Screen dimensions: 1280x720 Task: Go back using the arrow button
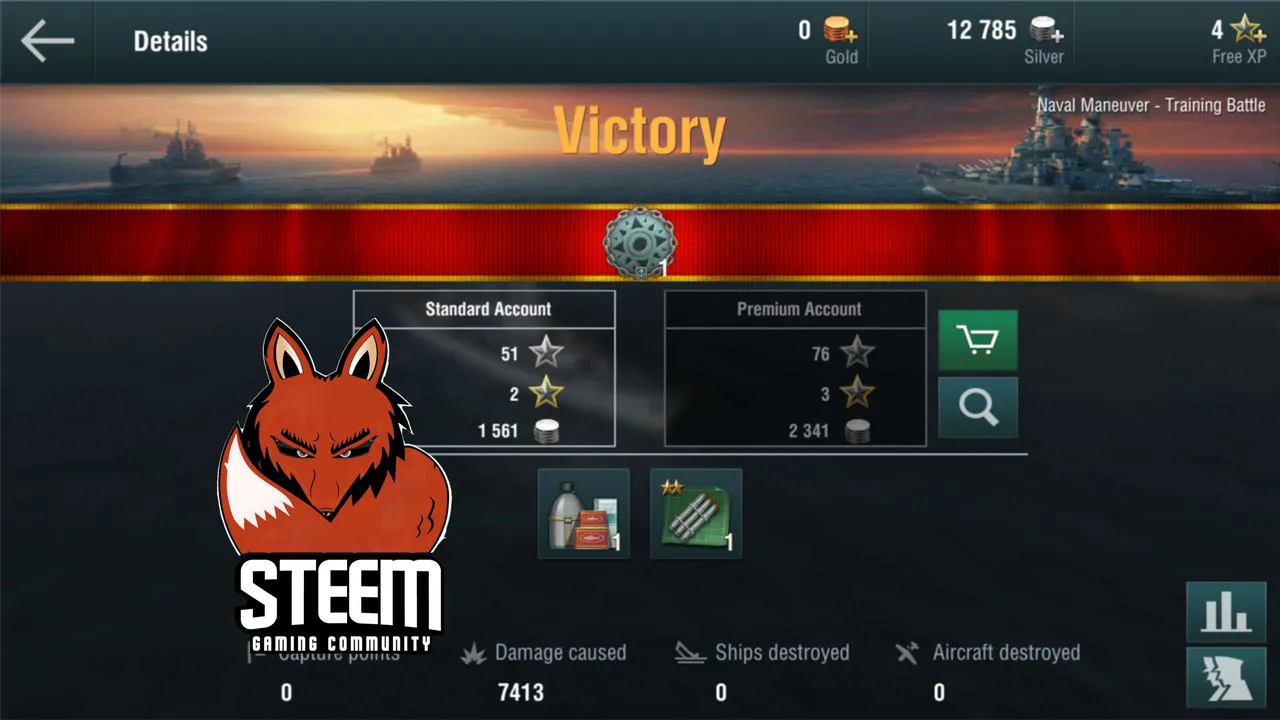[x=47, y=41]
